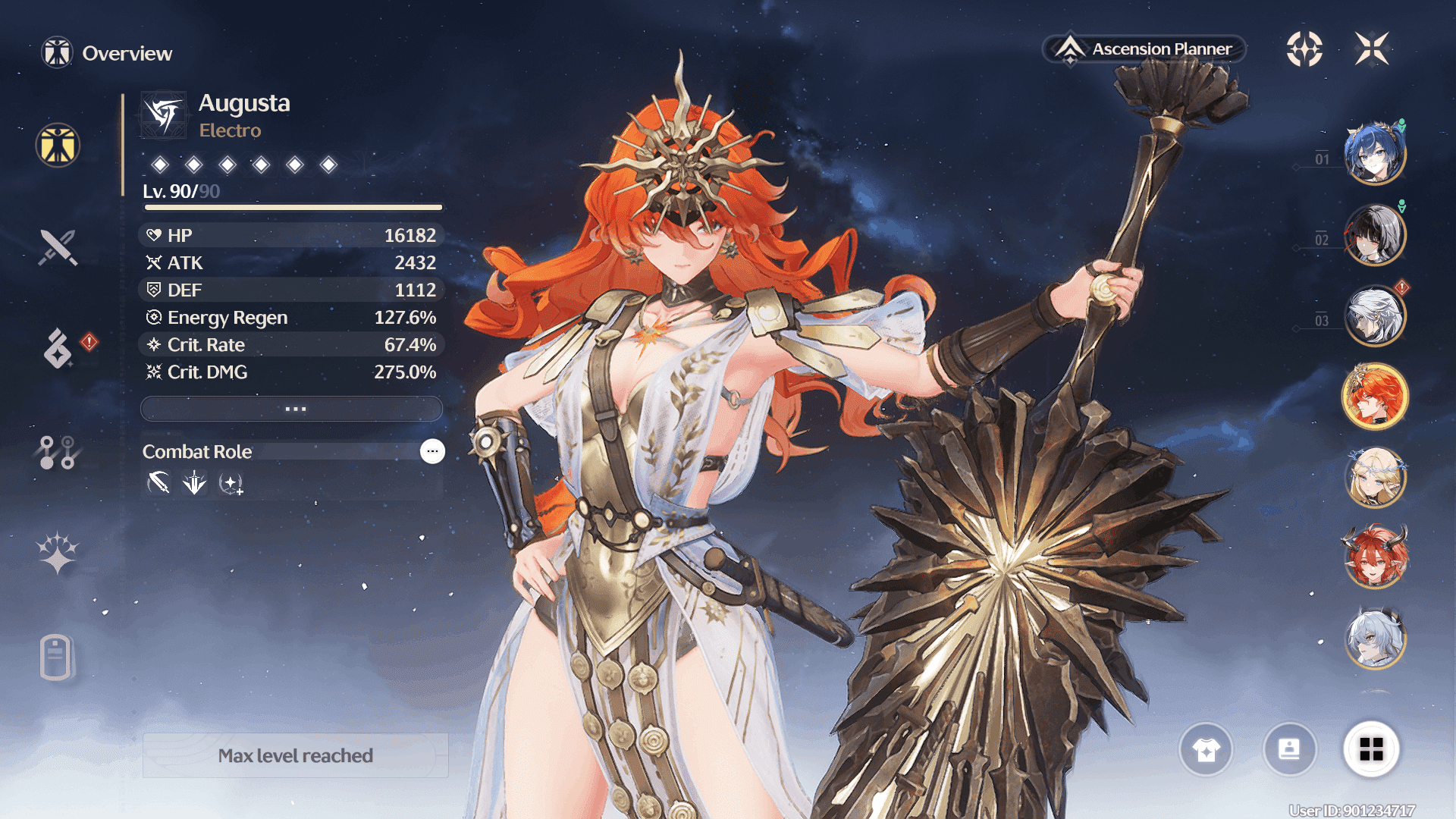Choose the blonde character with the laurel crown
Viewport: 1456px width, 819px height.
pos(1375,478)
